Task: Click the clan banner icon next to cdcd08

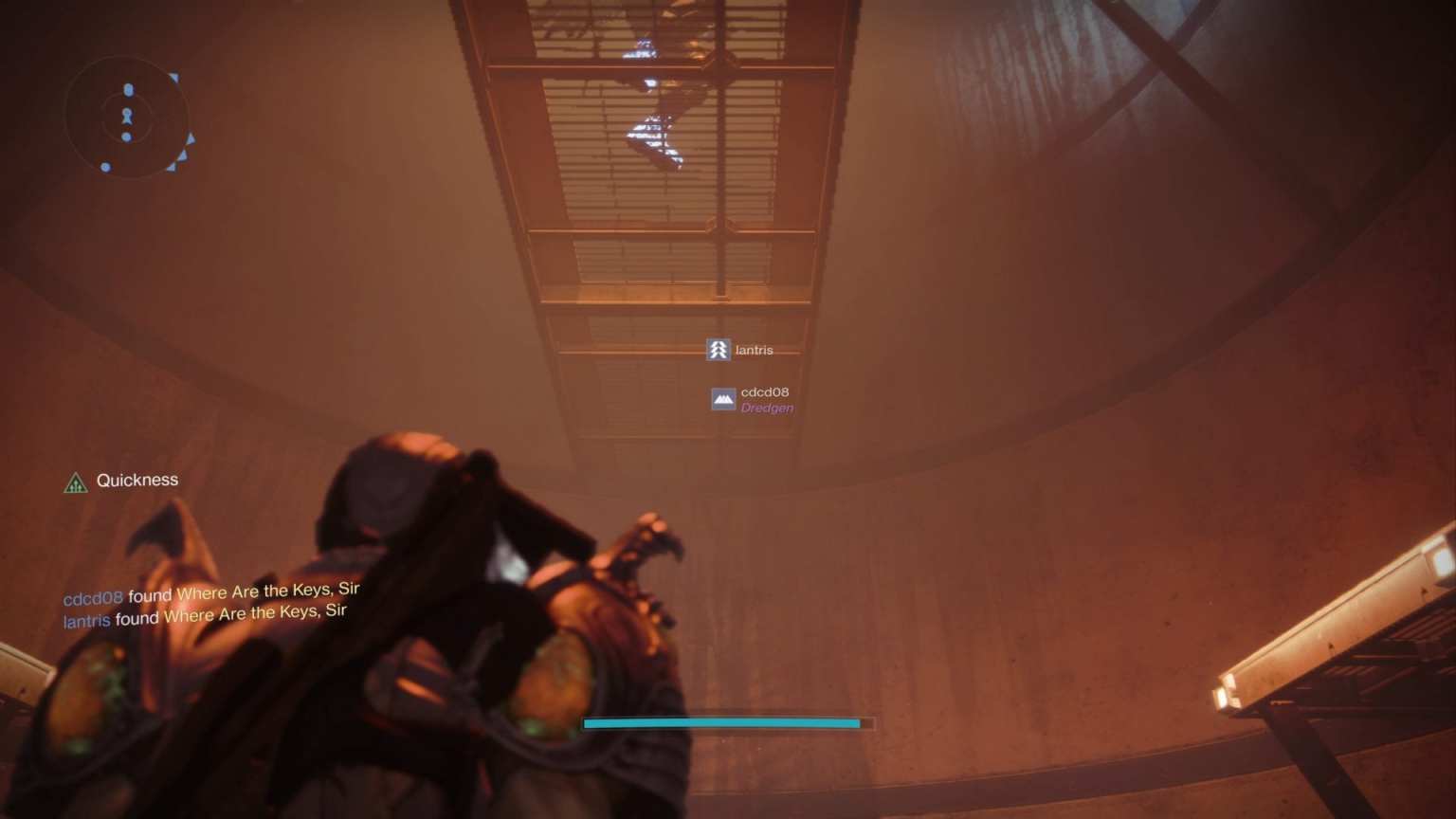Action: [x=722, y=399]
